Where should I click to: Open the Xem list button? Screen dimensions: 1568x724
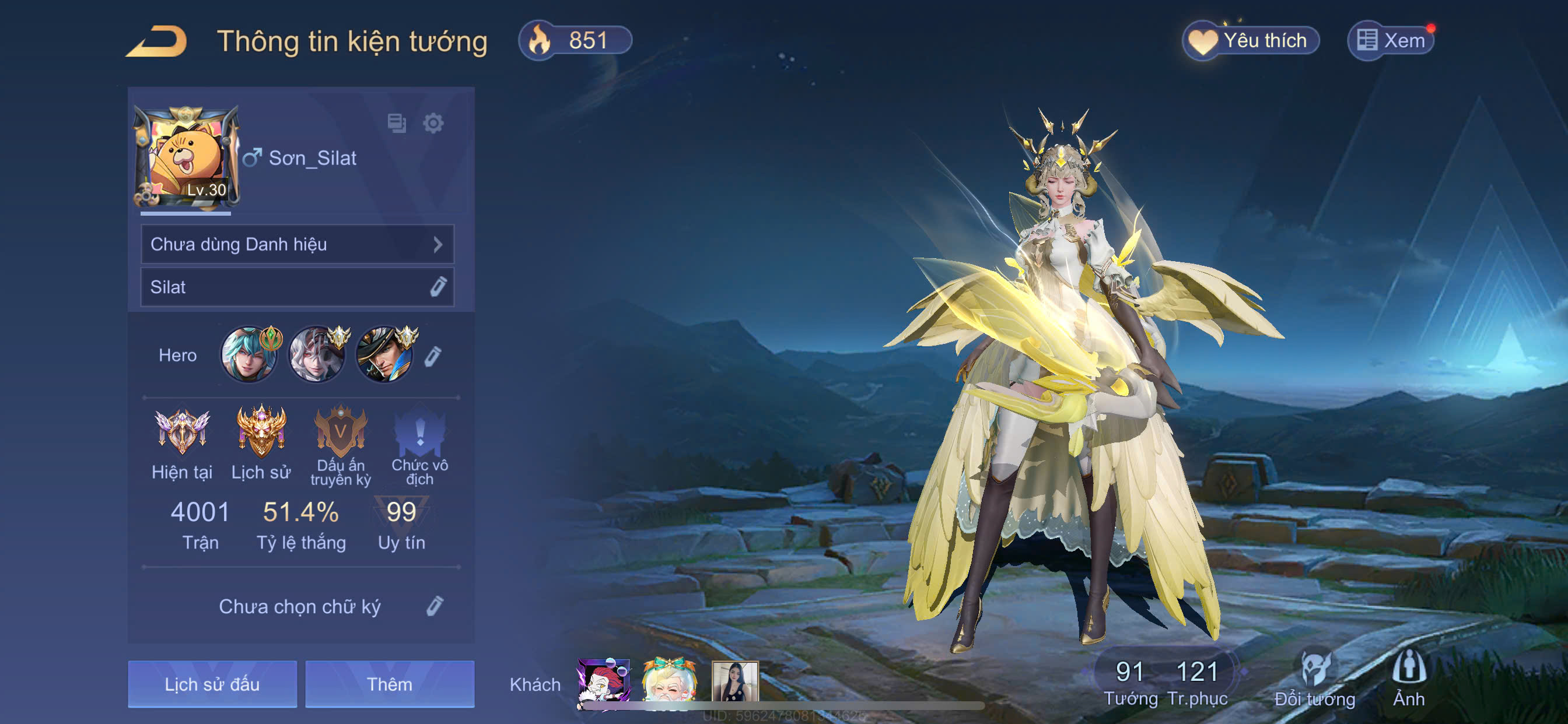(1391, 41)
